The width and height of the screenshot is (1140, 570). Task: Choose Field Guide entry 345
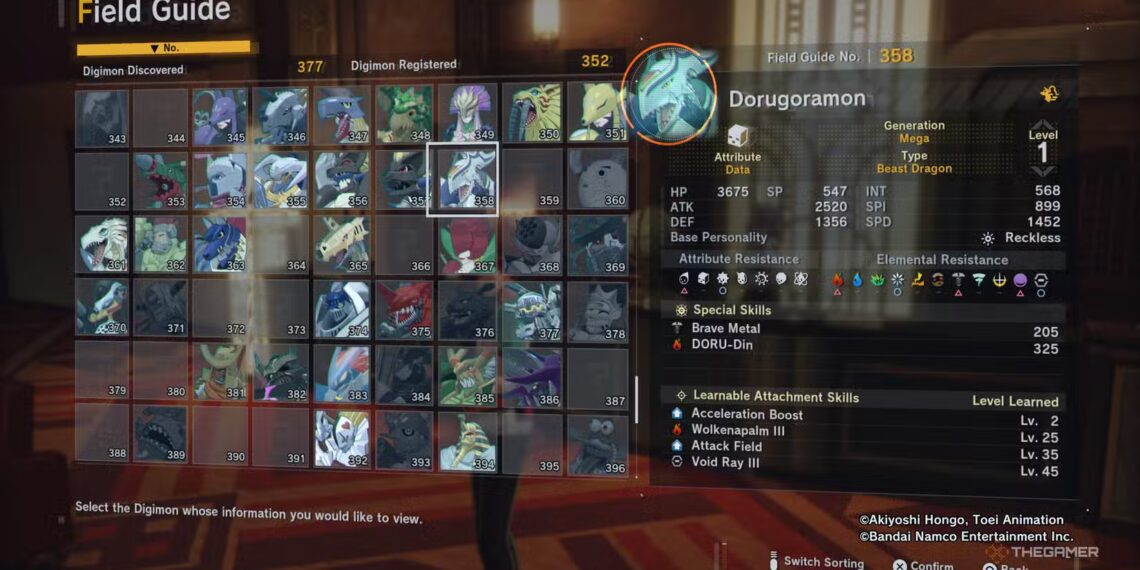220,116
